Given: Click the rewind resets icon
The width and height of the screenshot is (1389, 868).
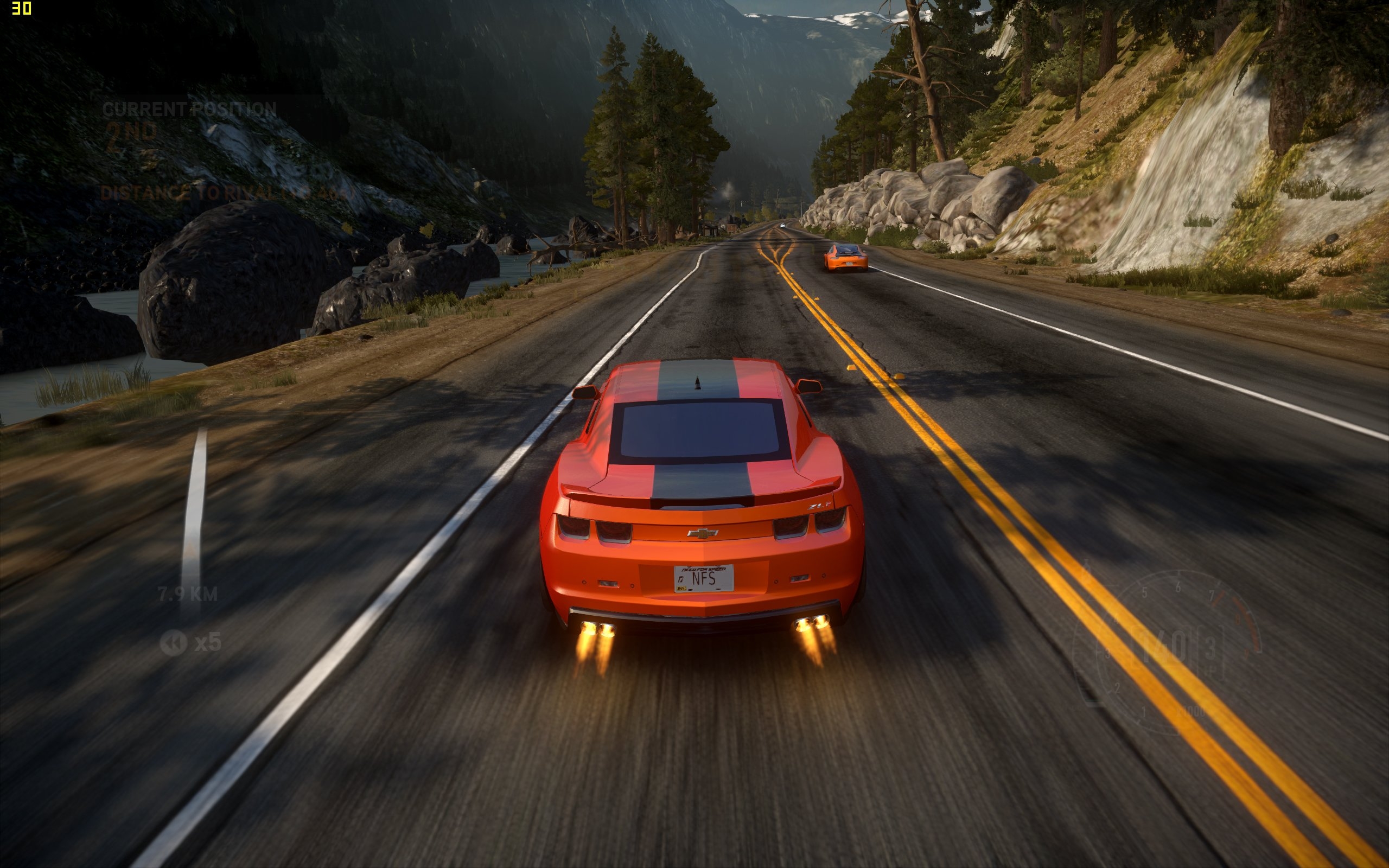Looking at the screenshot, I should (174, 642).
